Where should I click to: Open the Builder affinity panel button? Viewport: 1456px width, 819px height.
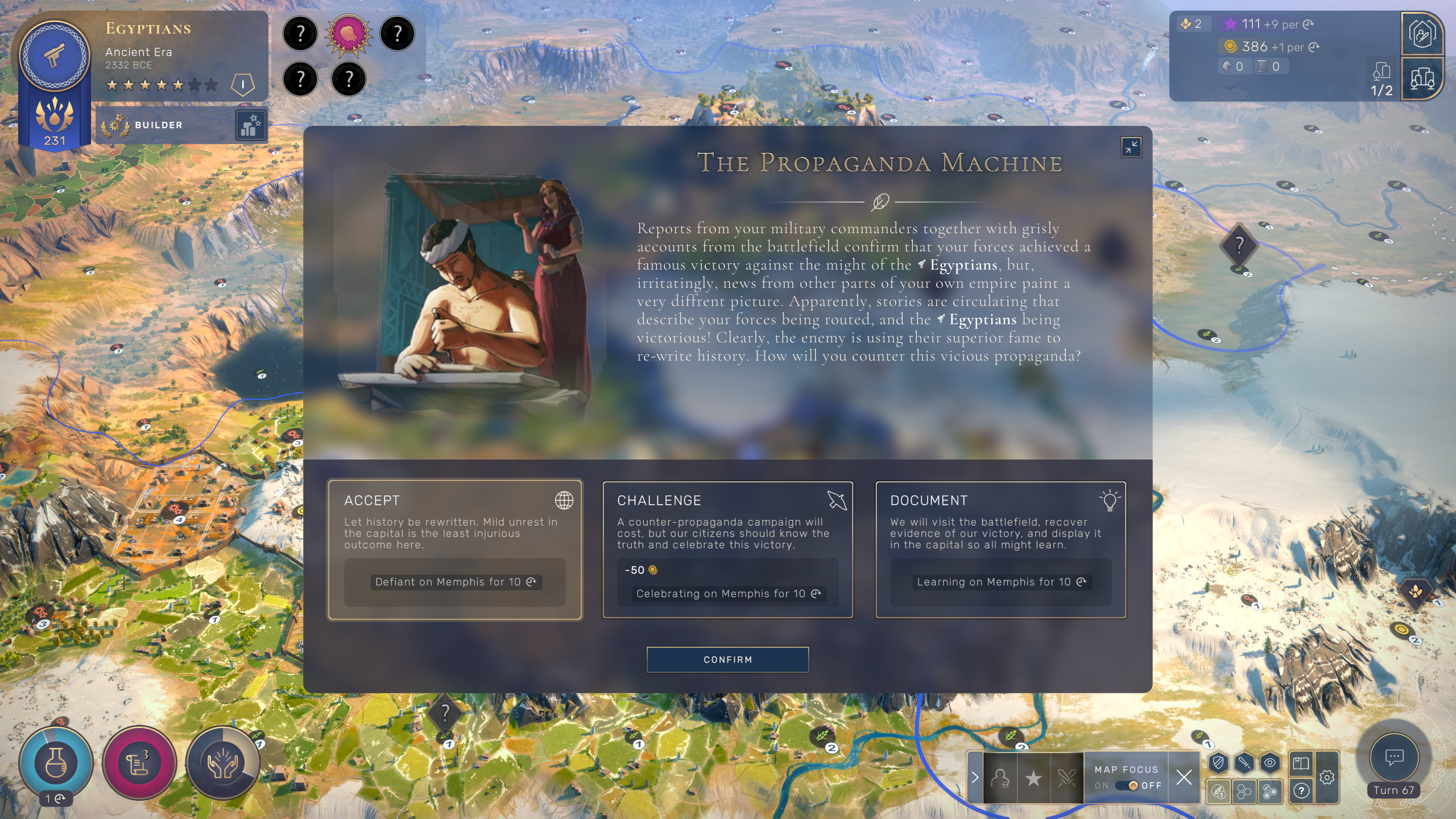point(251,125)
